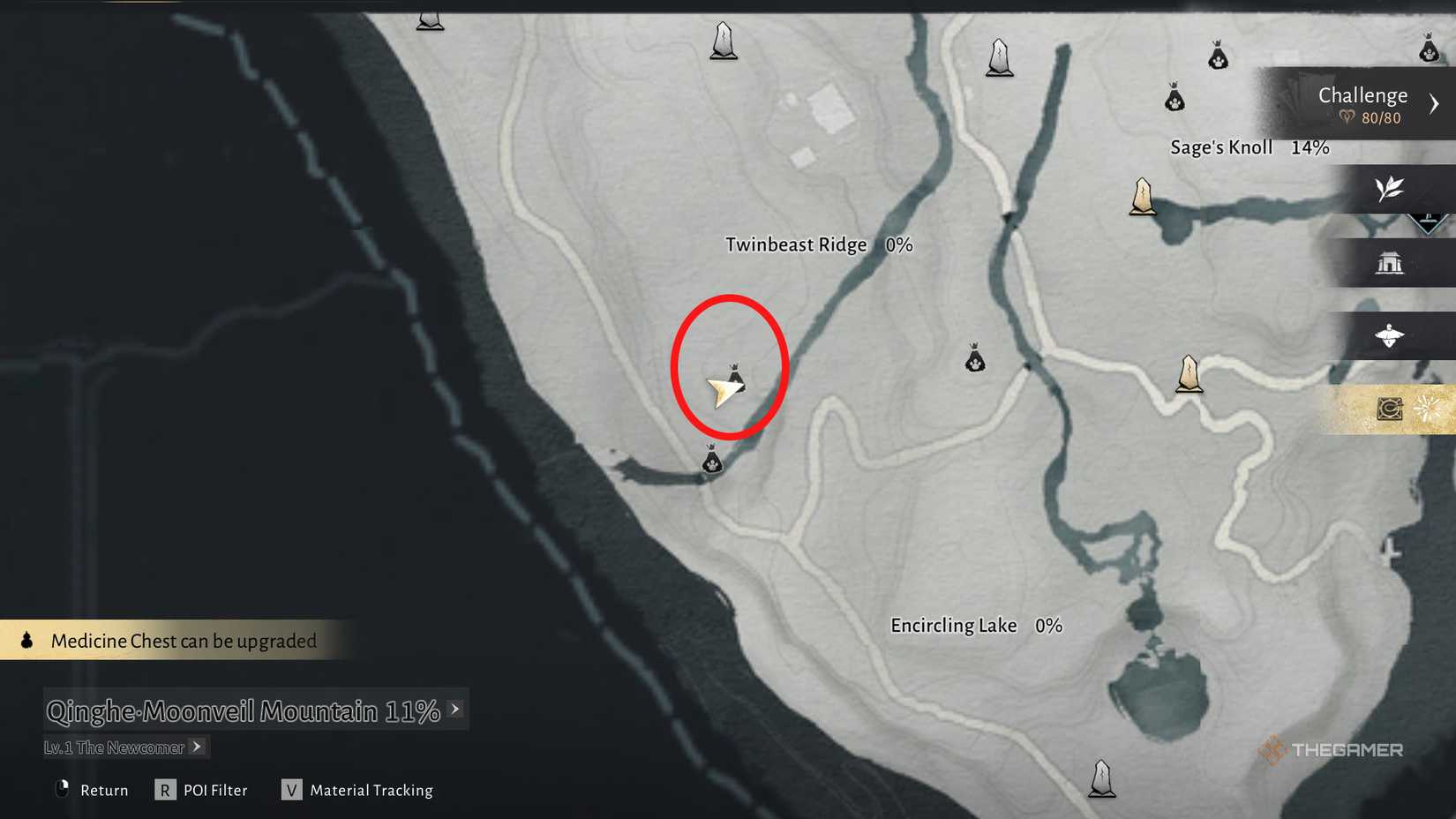1456x819 pixels.
Task: Expand the Challenge panel chevron
Action: 1435,103
